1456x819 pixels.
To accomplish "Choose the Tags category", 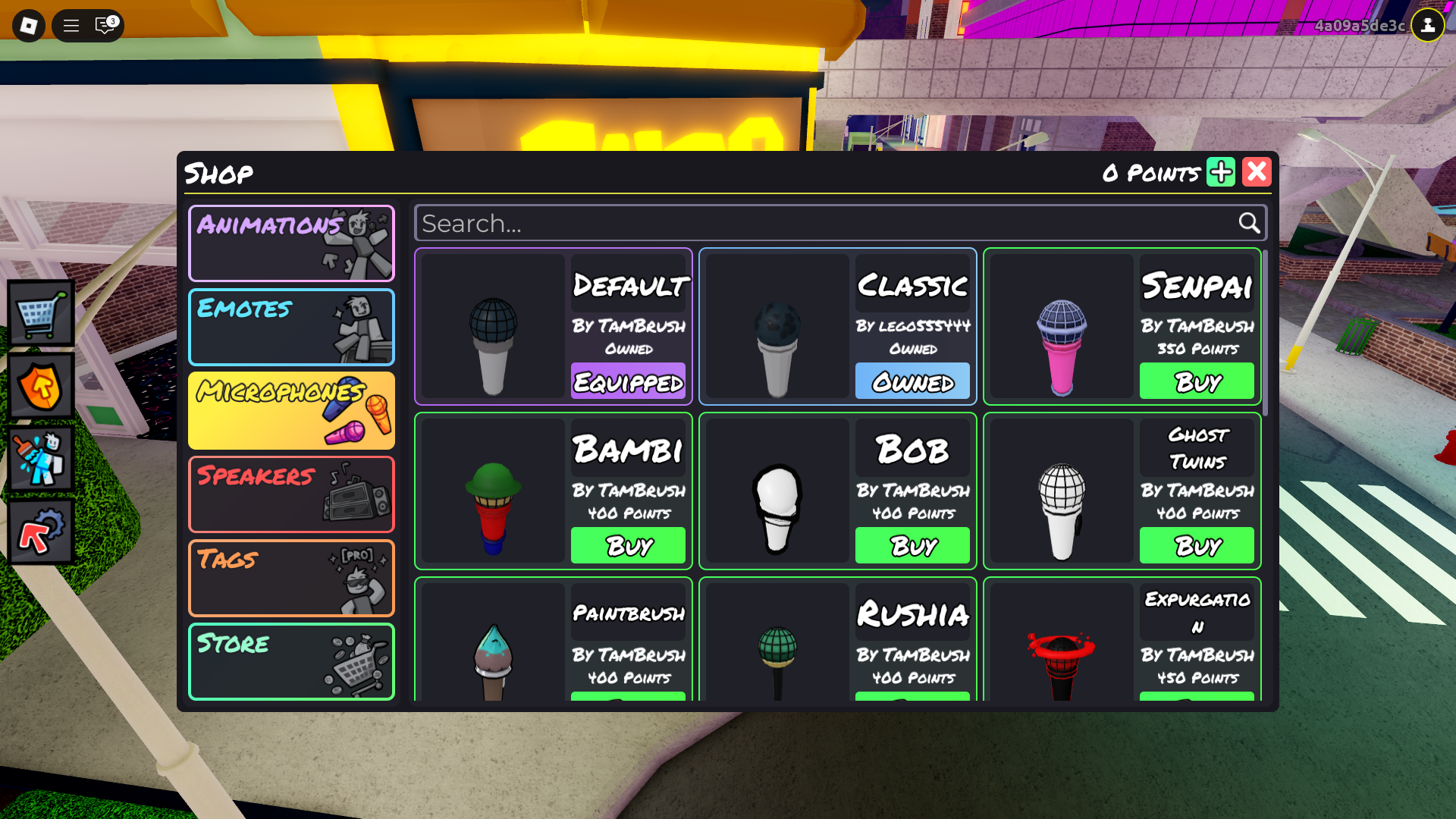I will (291, 578).
